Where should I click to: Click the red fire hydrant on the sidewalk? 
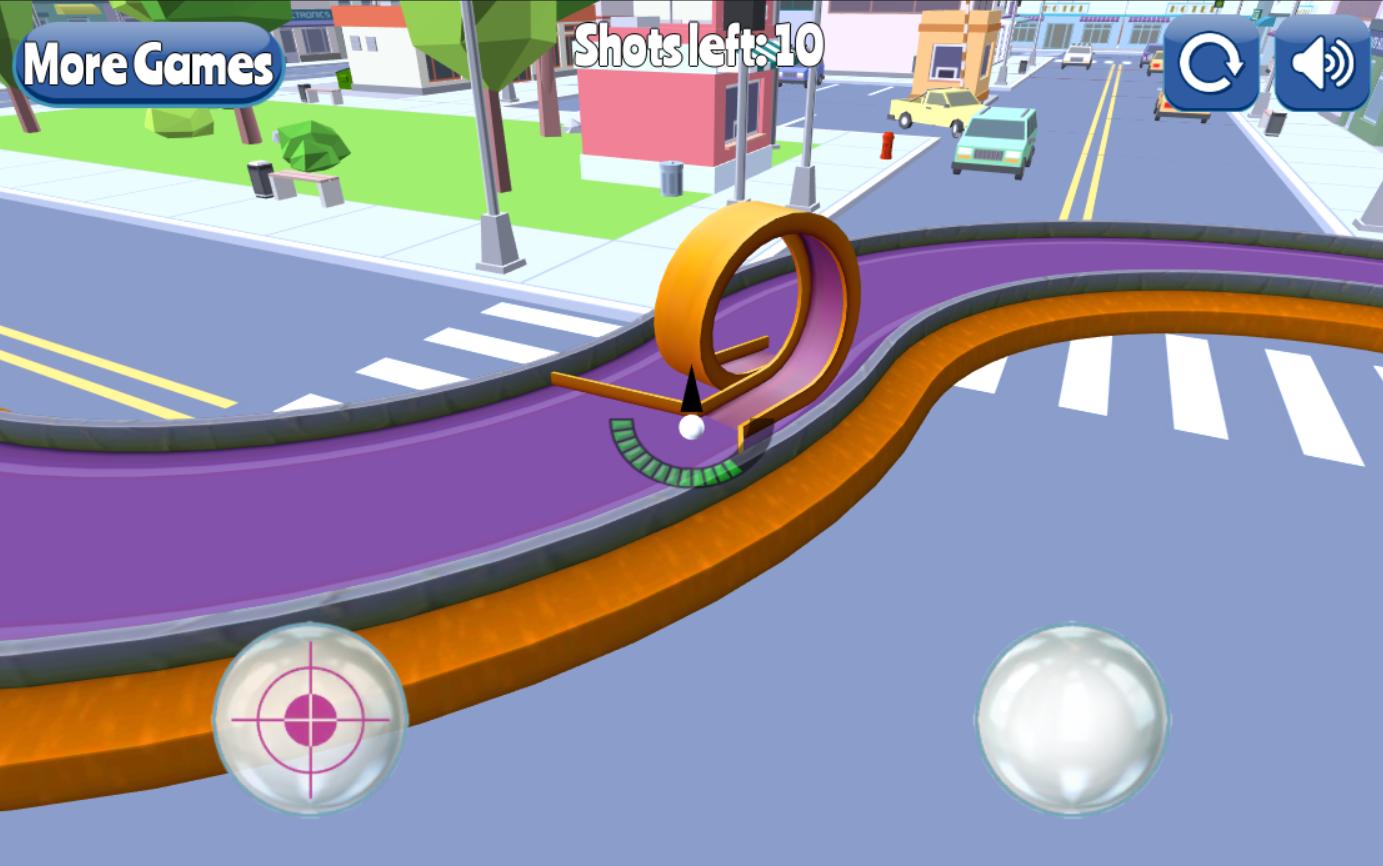point(886,145)
